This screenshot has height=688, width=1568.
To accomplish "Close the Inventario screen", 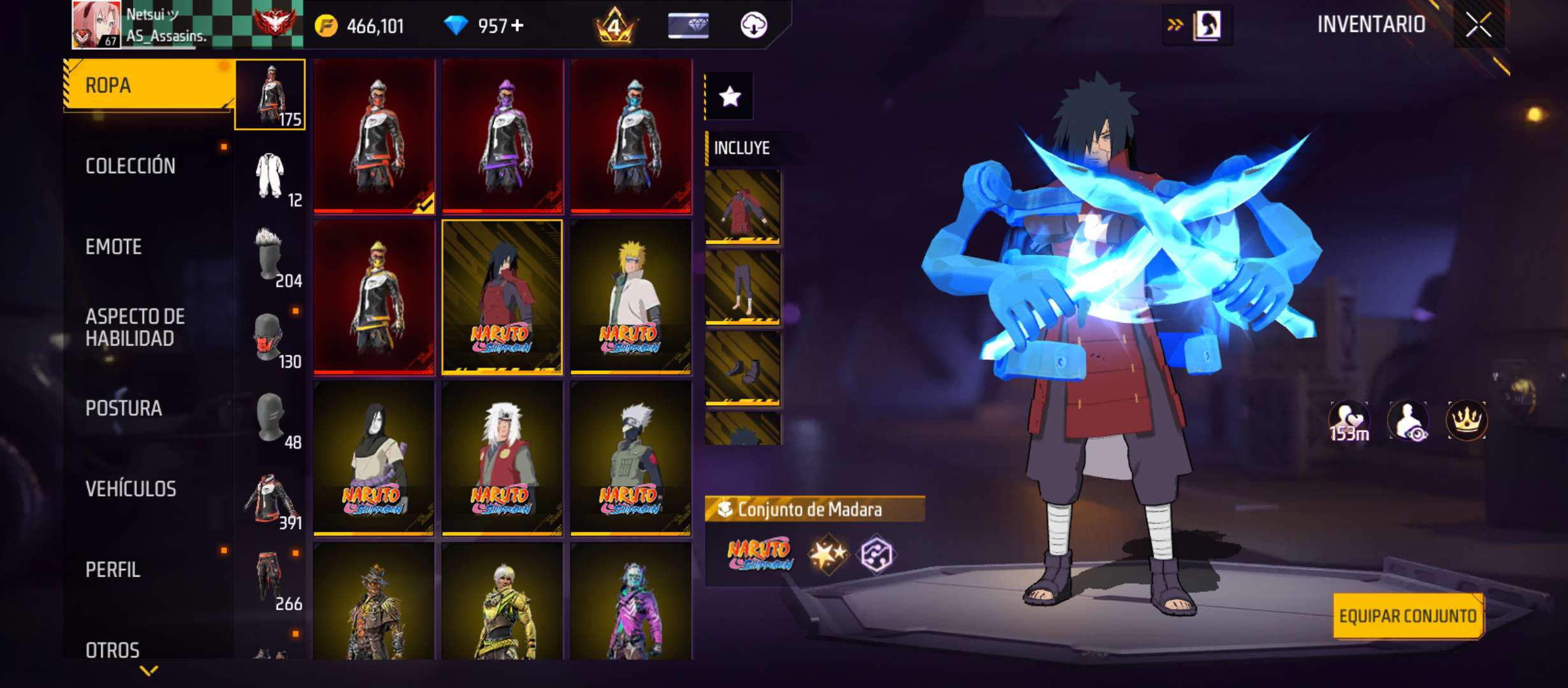I will click(x=1478, y=25).
